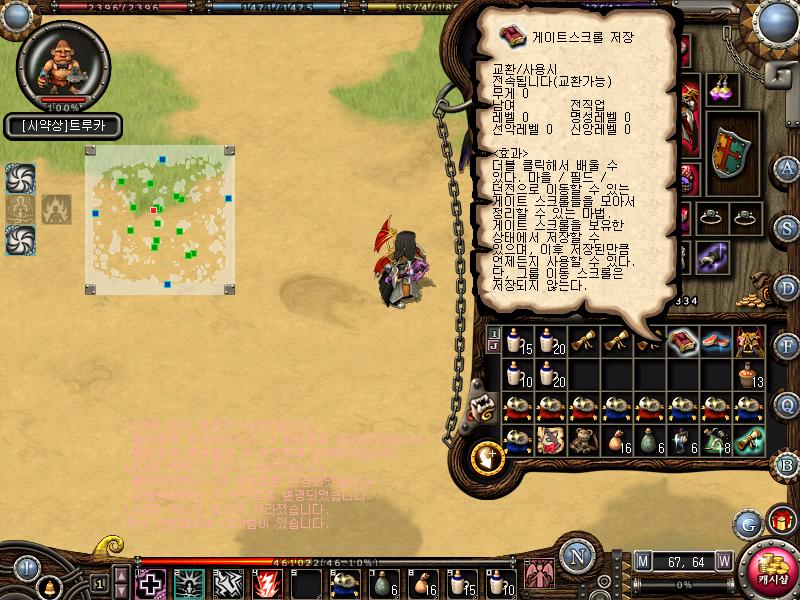This screenshot has height=600, width=800.
Task: Click the round B menu button
Action: [x=787, y=464]
